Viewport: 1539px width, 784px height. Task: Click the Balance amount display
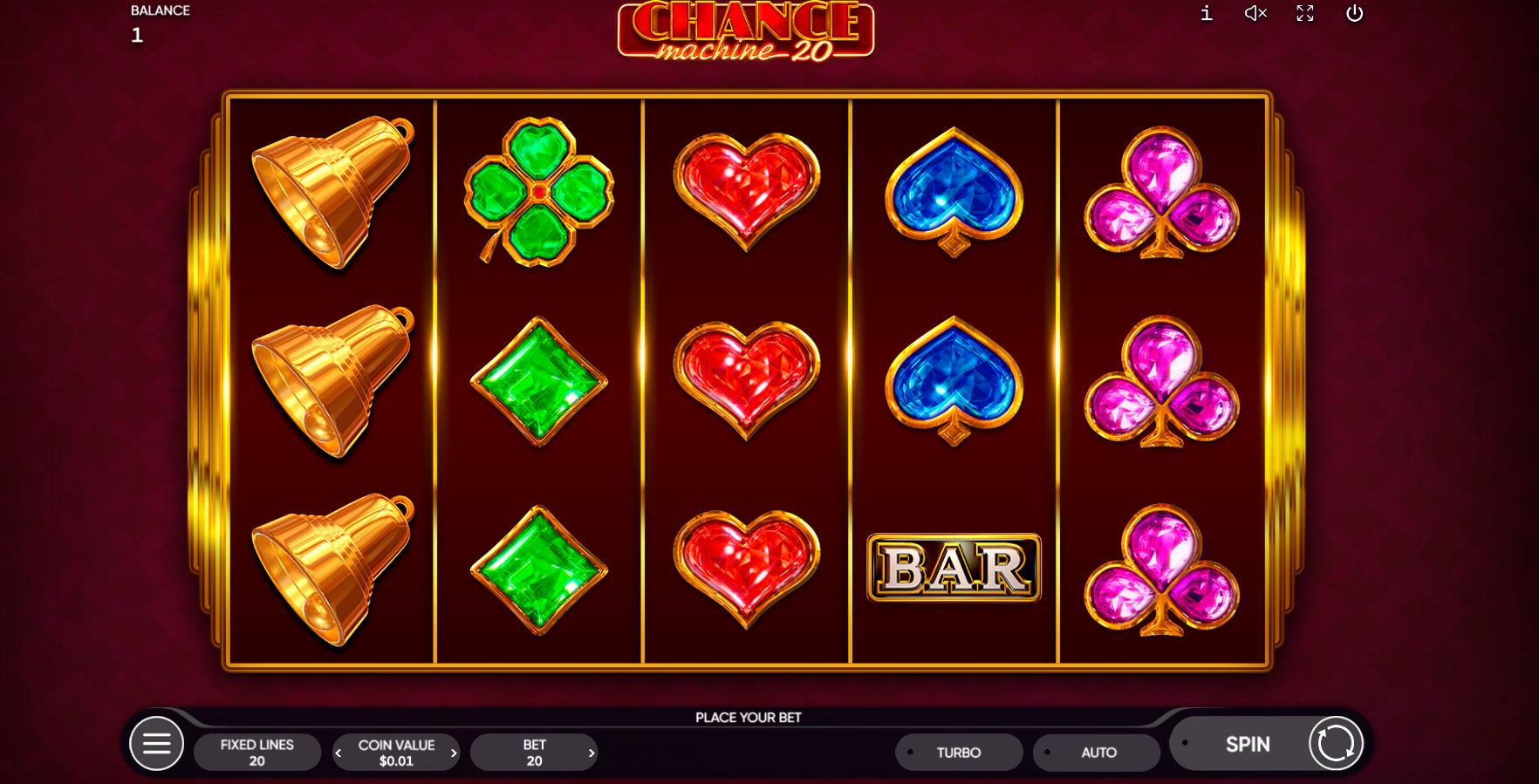pyautogui.click(x=137, y=35)
